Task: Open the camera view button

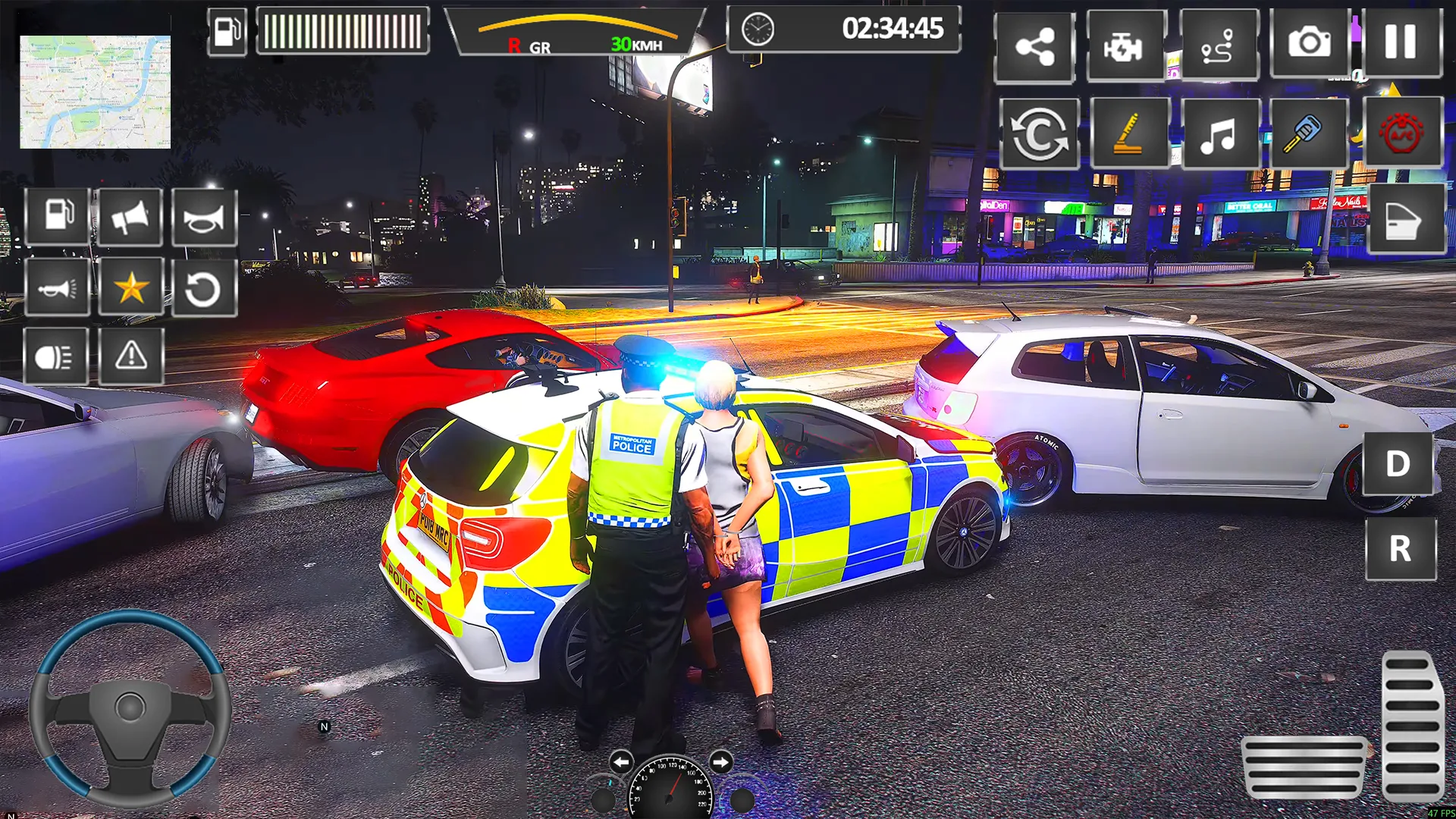Action: [x=1309, y=43]
